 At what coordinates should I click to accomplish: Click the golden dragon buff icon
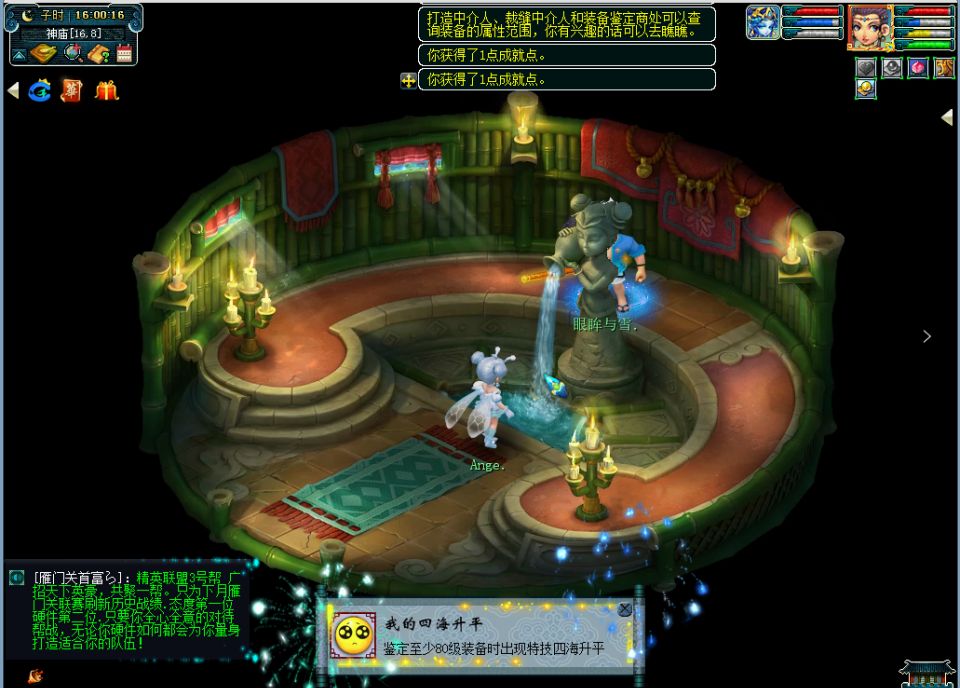pyautogui.click(x=944, y=67)
